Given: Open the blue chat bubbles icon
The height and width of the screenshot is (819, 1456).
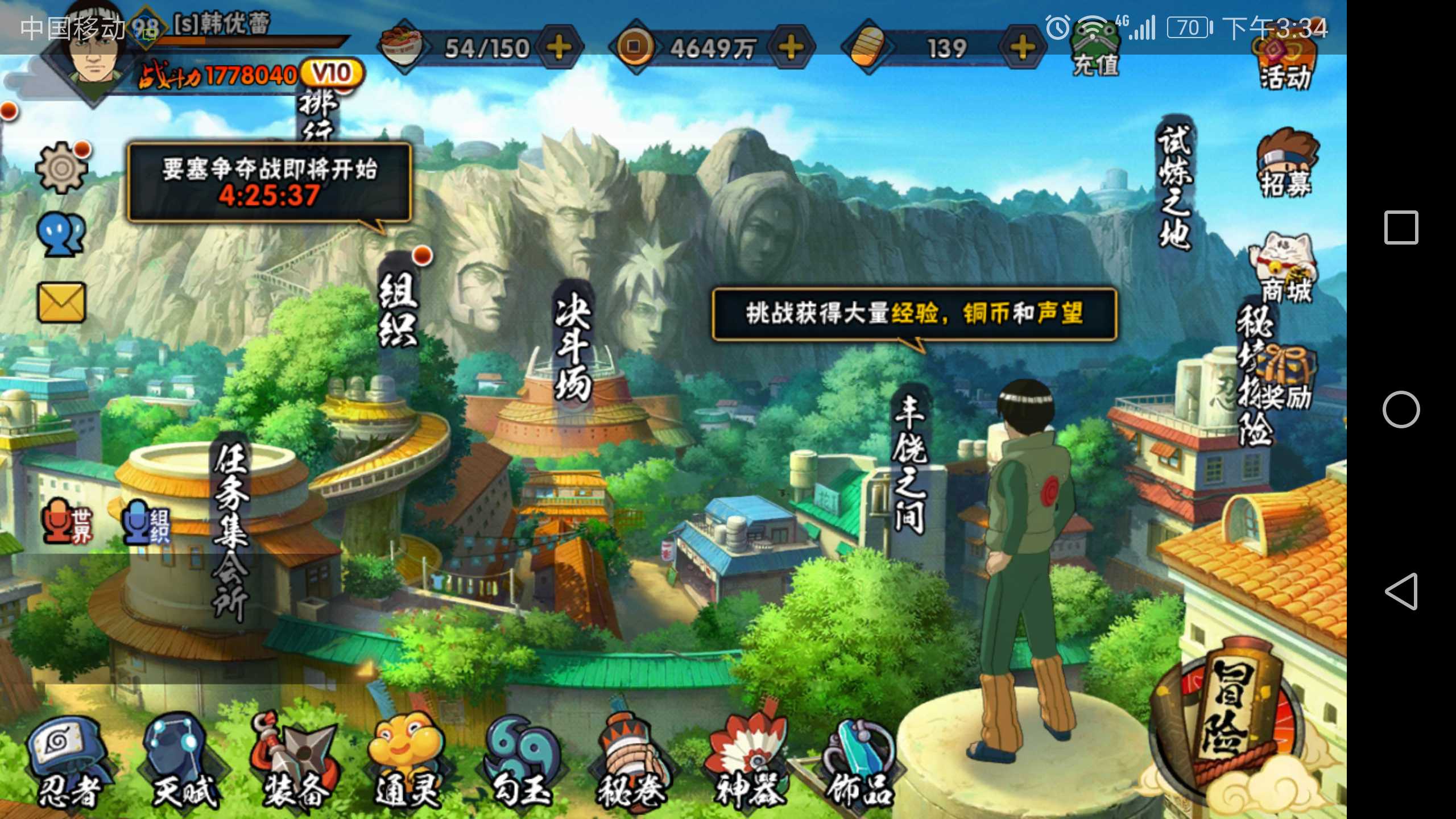Looking at the screenshot, I should pyautogui.click(x=61, y=234).
